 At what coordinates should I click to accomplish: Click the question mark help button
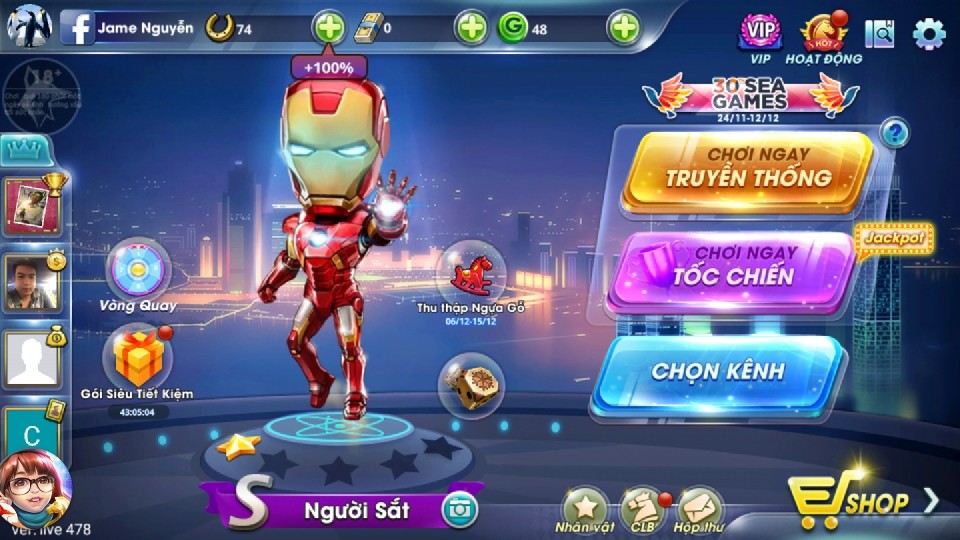click(x=895, y=131)
